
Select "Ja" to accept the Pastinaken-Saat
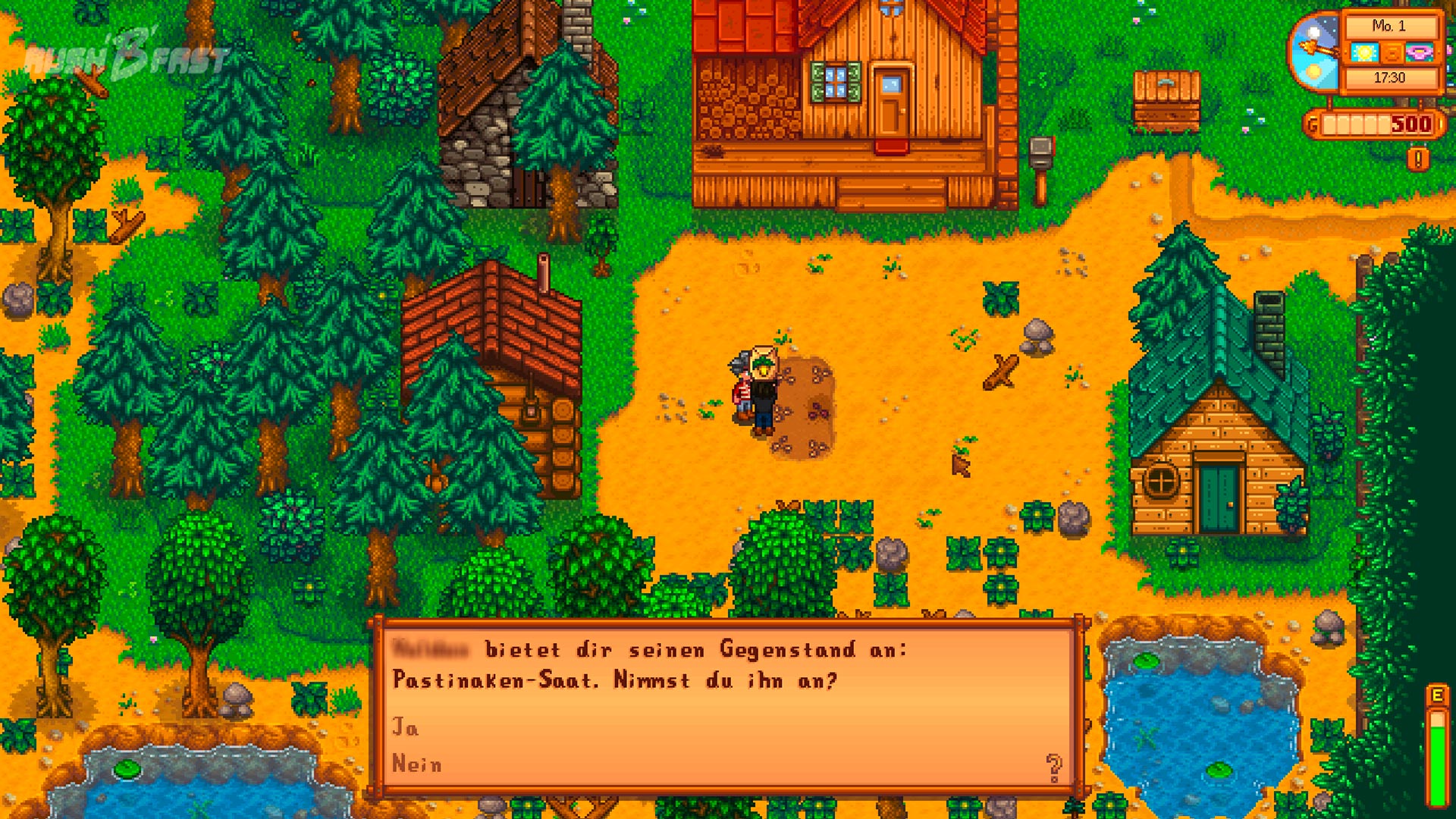click(x=406, y=726)
